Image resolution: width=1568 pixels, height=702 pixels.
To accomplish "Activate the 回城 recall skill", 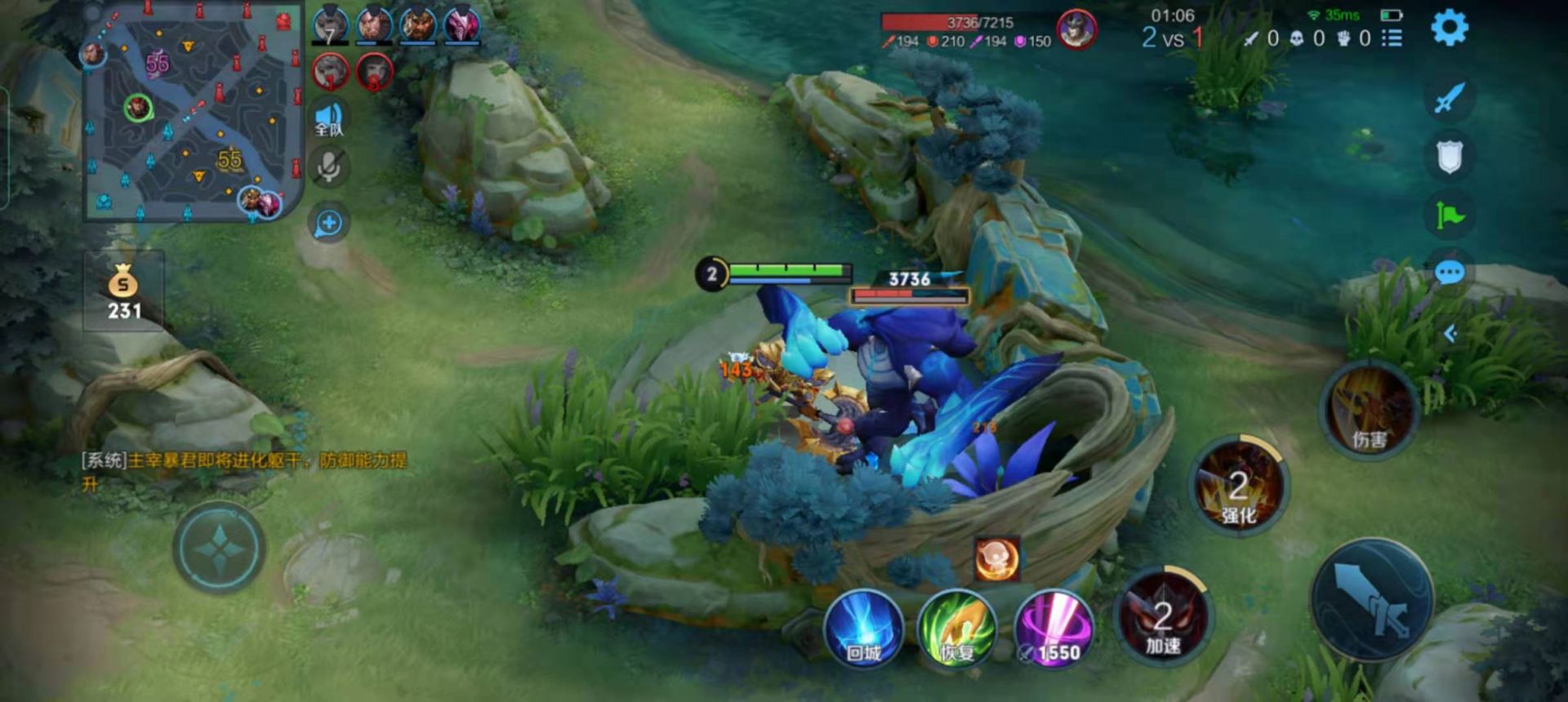I will pos(863,629).
